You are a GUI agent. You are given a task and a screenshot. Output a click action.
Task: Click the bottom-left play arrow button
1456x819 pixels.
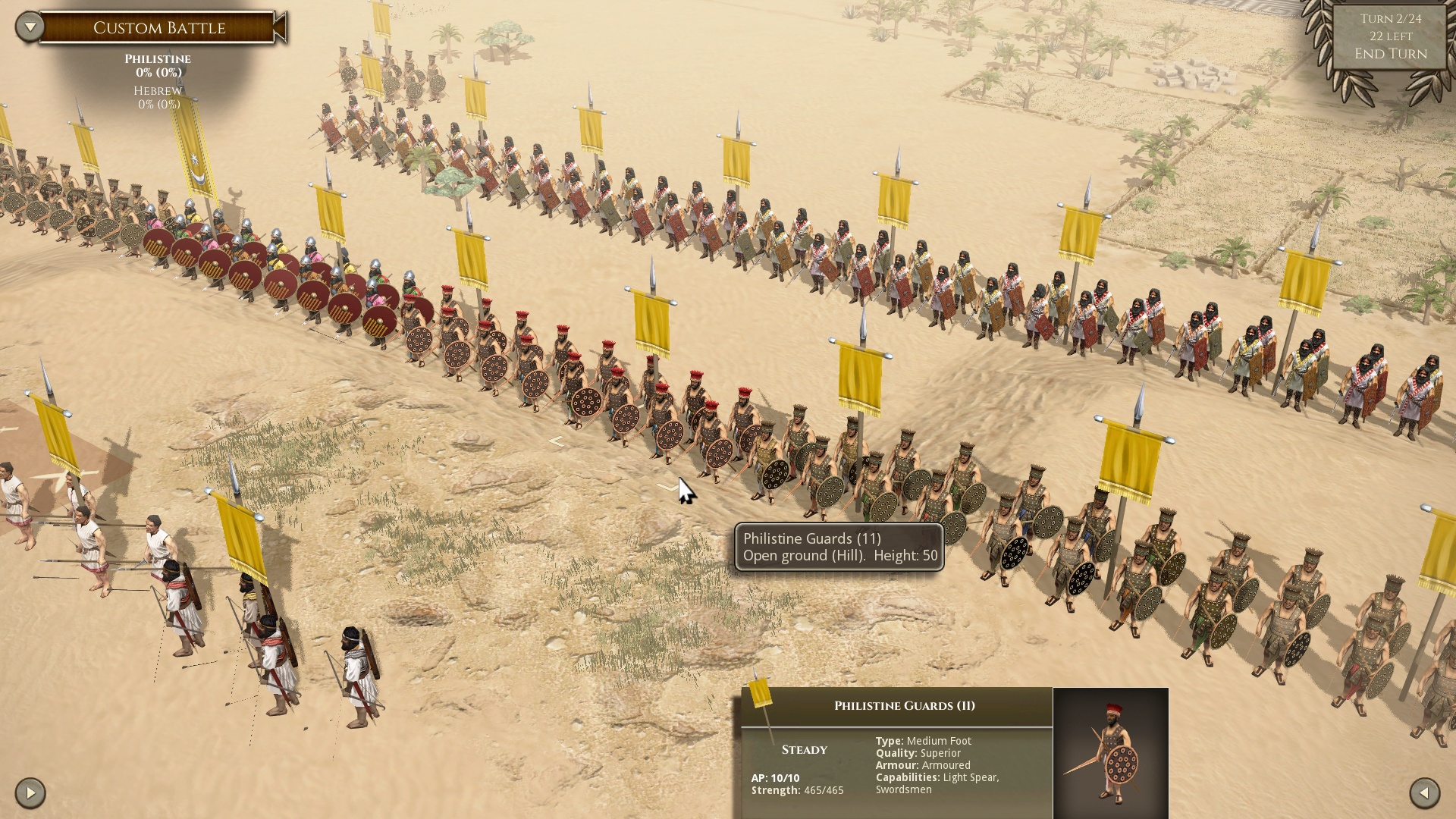(x=30, y=793)
